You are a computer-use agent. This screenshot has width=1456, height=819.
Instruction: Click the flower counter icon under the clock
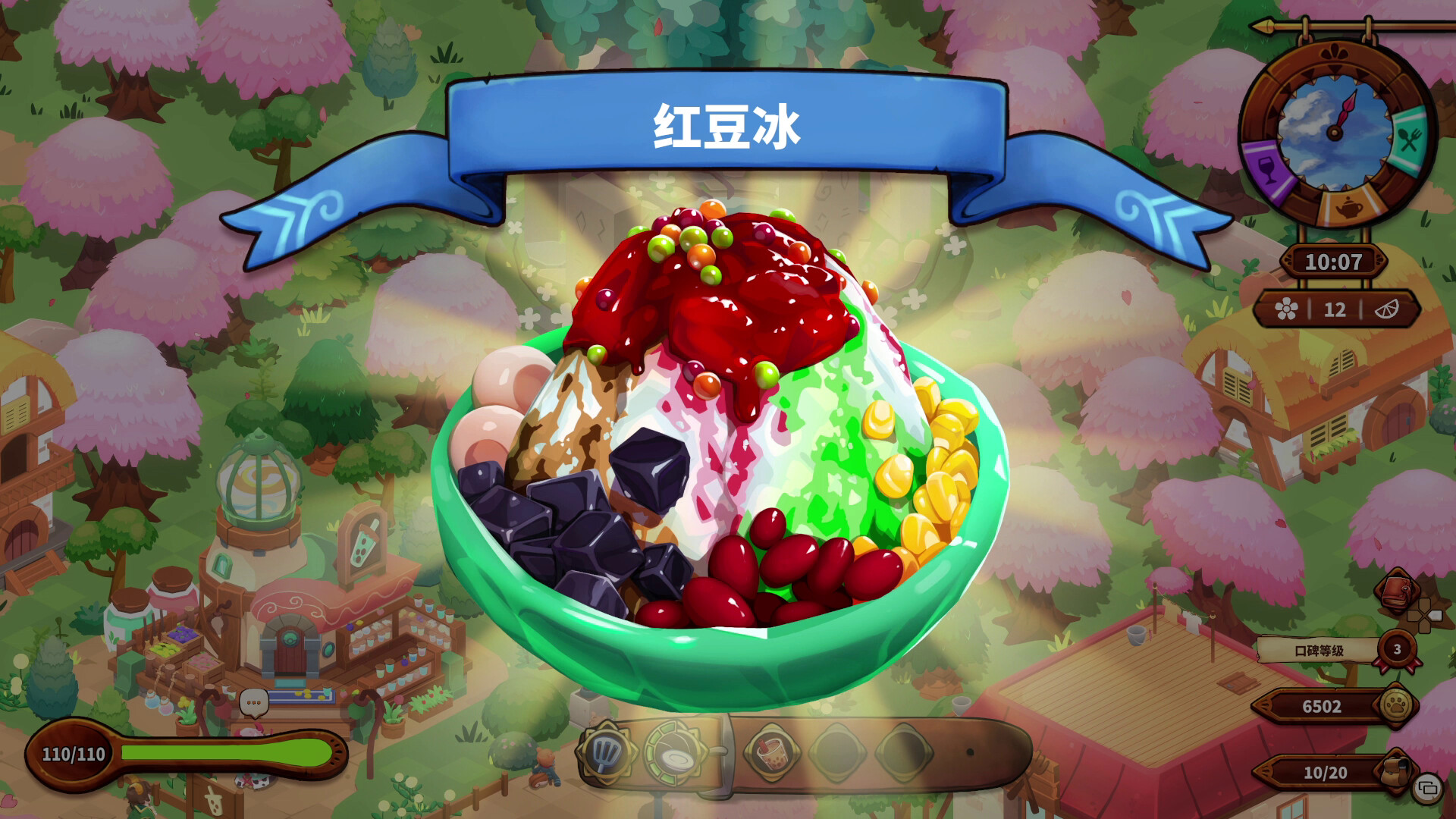click(x=1285, y=309)
